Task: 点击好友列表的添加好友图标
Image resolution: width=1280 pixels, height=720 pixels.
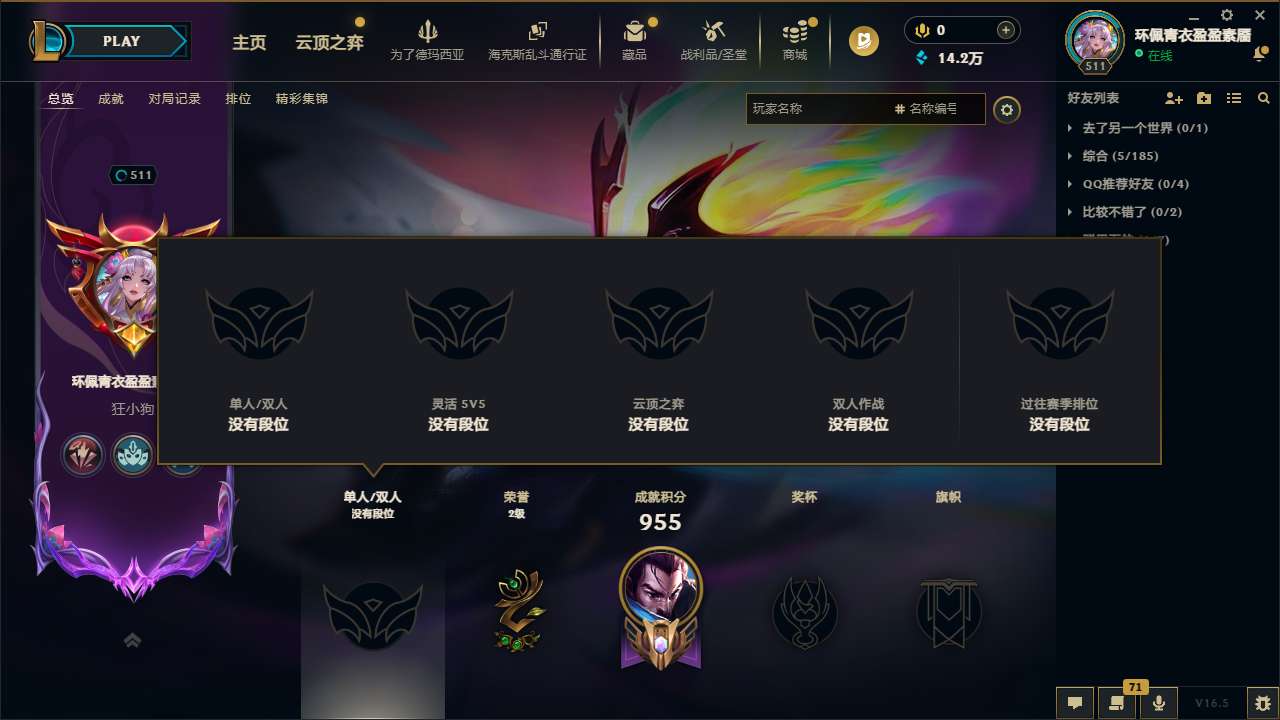Action: tap(1172, 98)
